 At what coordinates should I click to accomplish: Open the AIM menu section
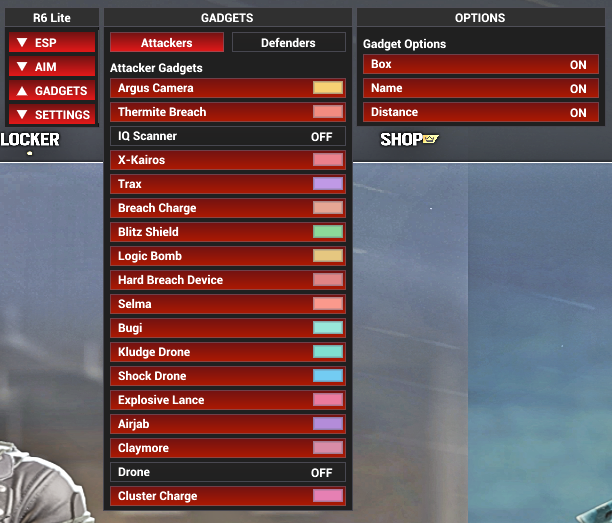52,67
